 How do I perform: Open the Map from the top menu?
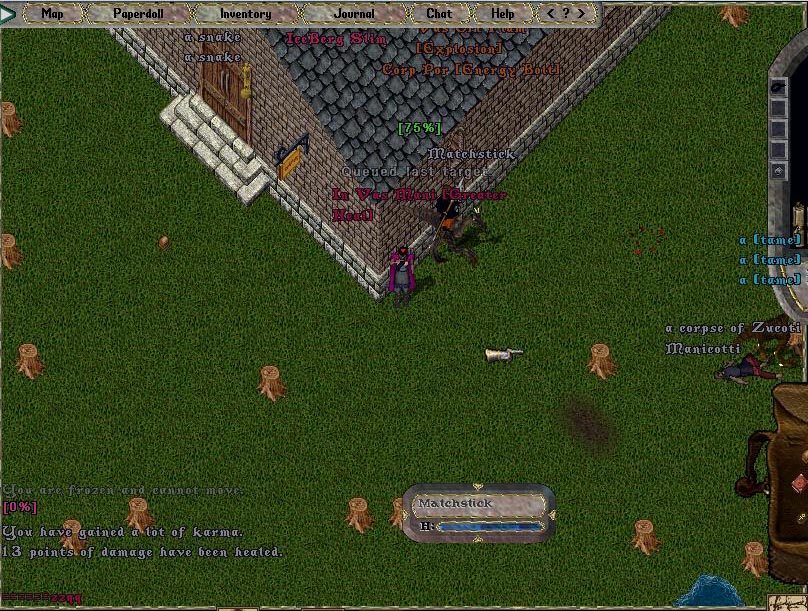[52, 14]
